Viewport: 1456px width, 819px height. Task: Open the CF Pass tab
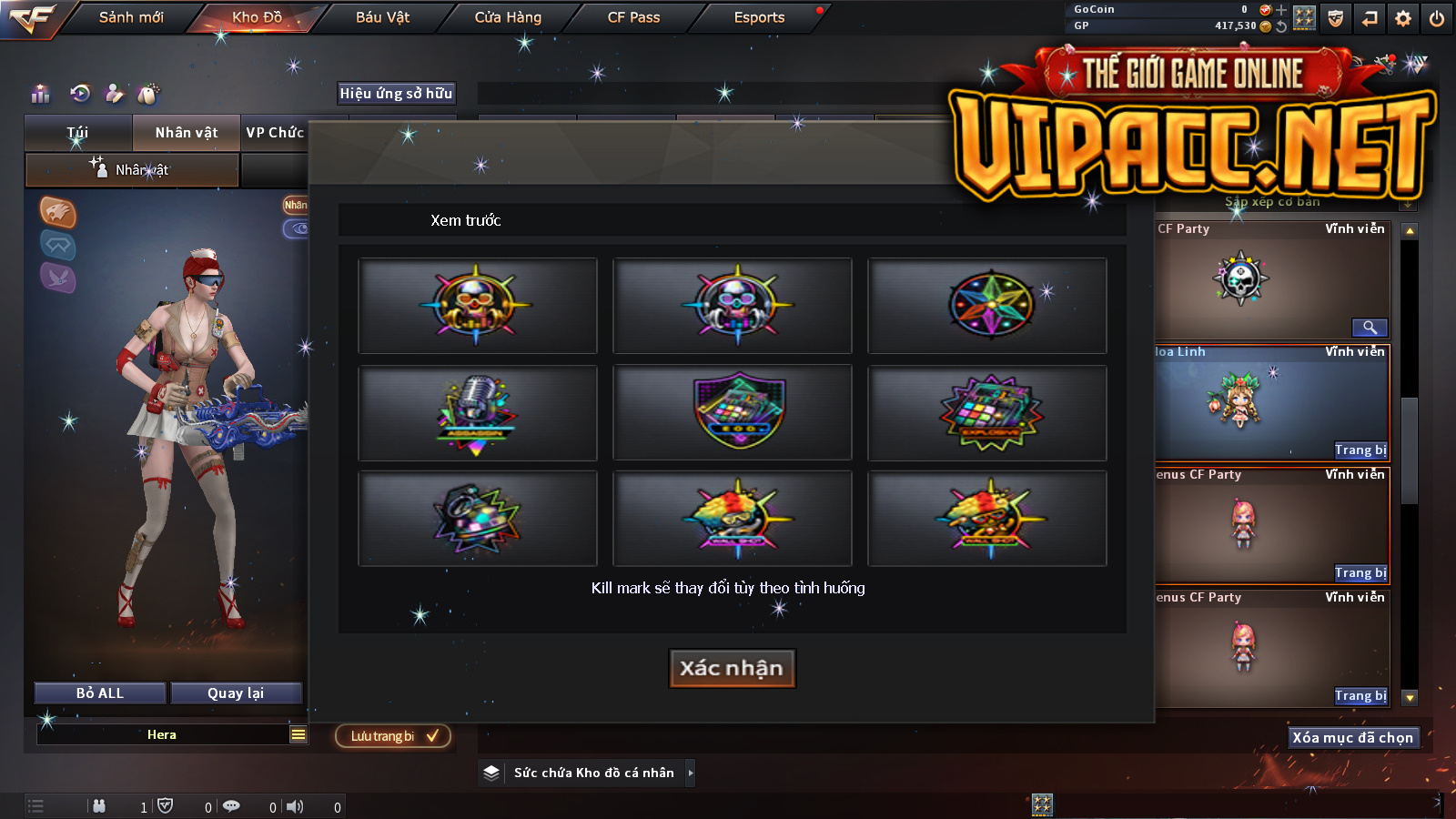pyautogui.click(x=633, y=17)
